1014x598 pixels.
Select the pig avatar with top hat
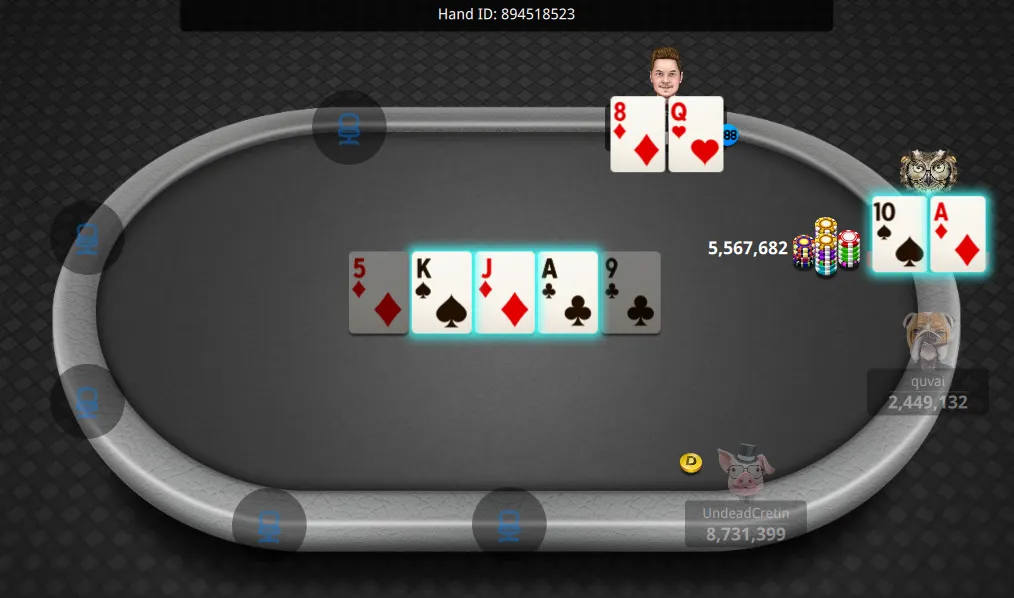tap(746, 471)
